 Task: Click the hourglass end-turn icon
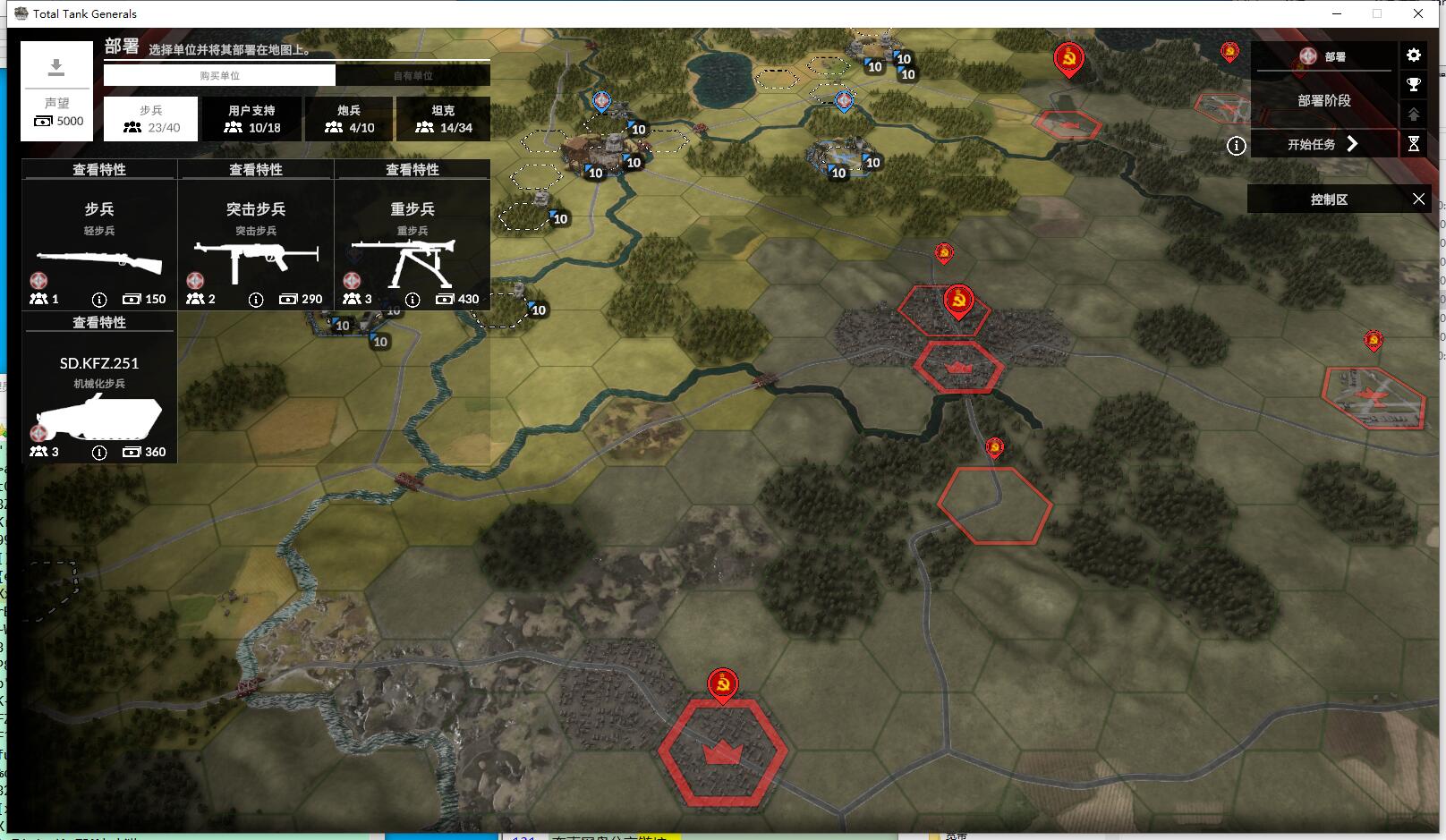(1414, 144)
